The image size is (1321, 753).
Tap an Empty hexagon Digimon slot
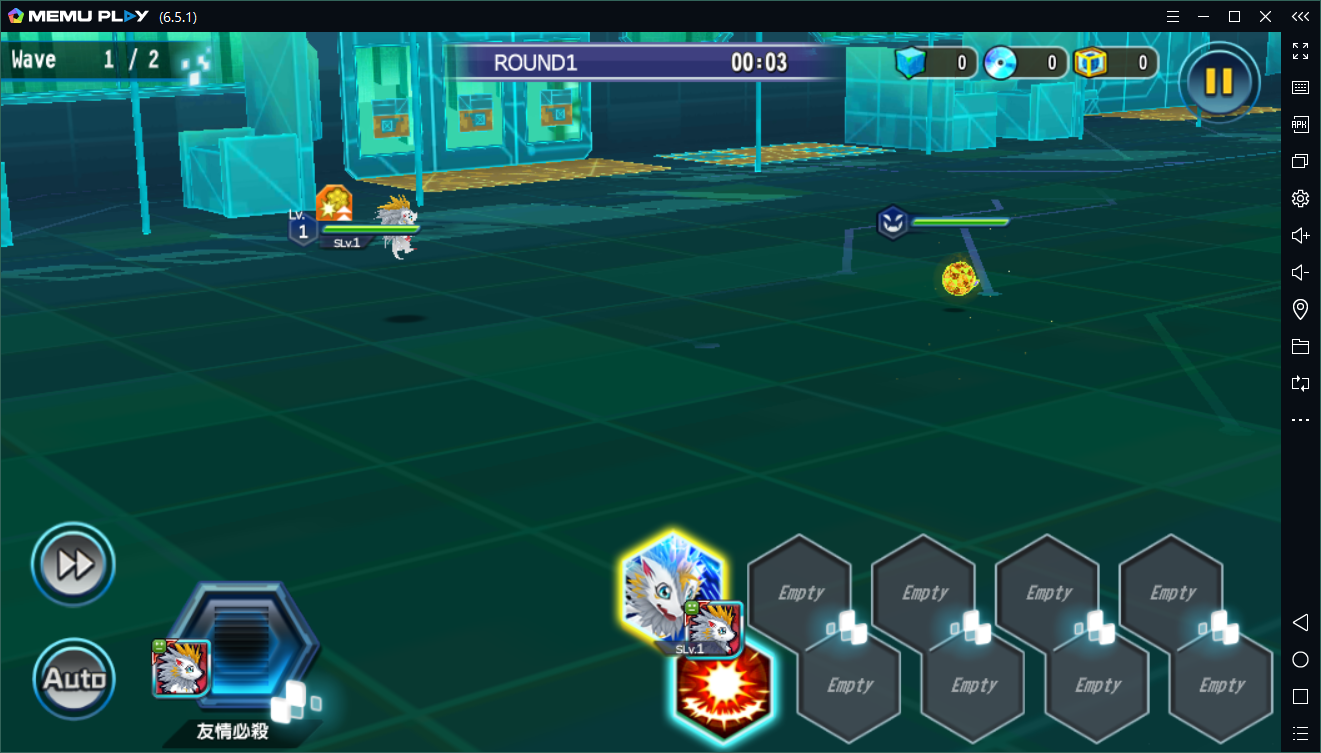pyautogui.click(x=800, y=592)
